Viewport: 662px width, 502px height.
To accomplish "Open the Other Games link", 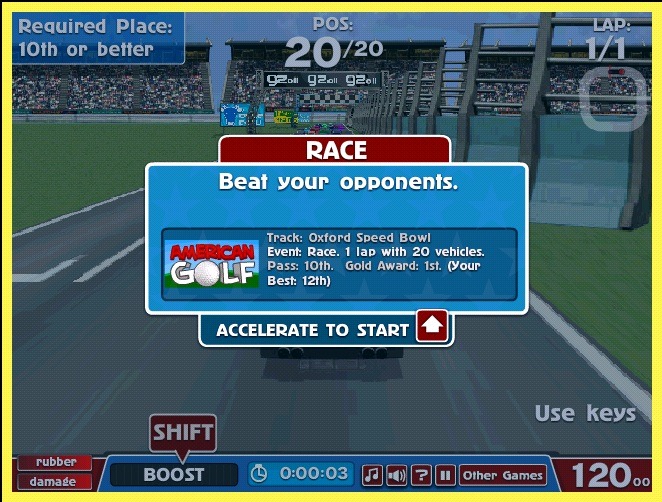I will point(503,475).
